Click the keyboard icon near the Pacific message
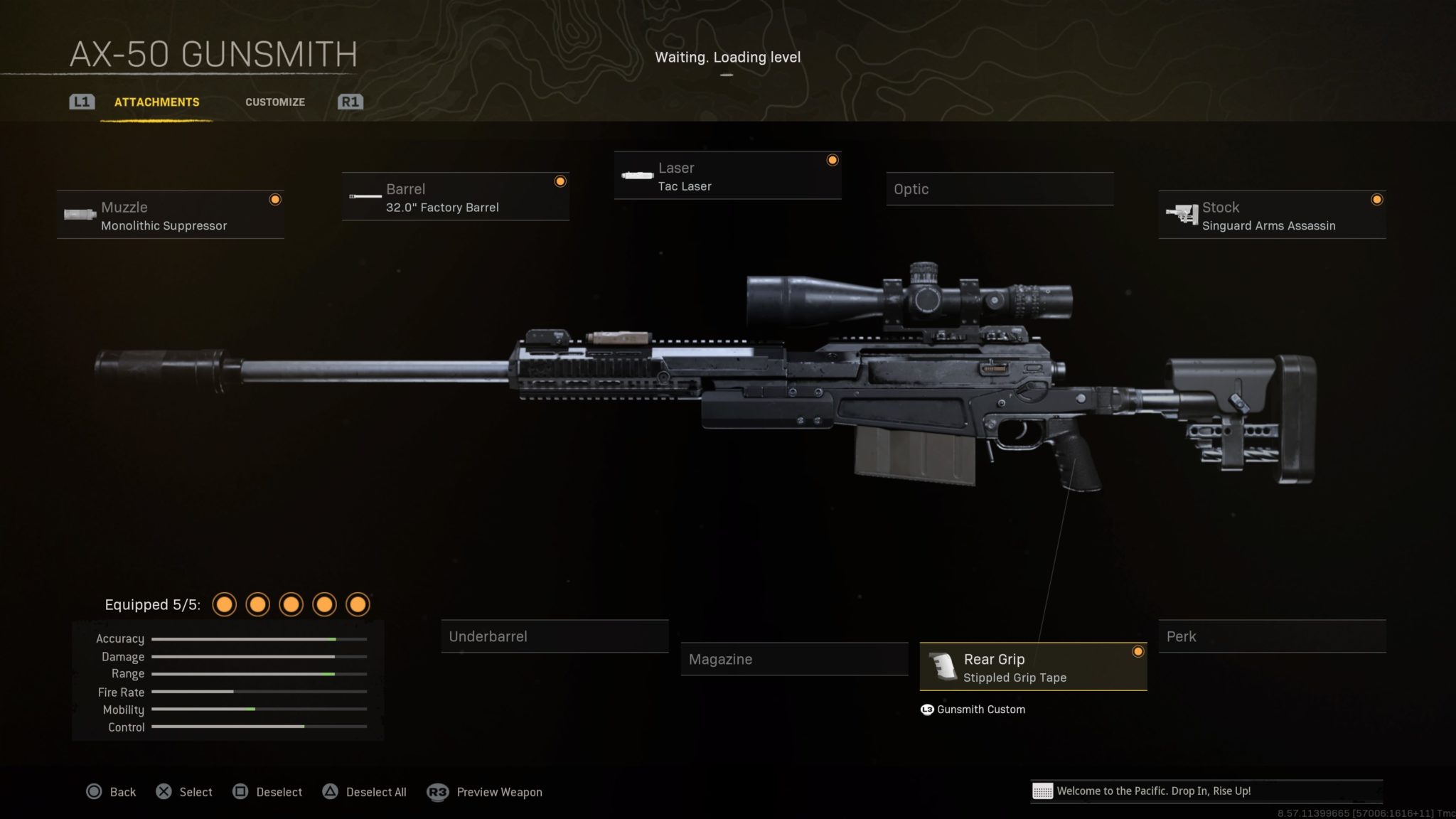Viewport: 1456px width, 819px height. tap(1041, 791)
